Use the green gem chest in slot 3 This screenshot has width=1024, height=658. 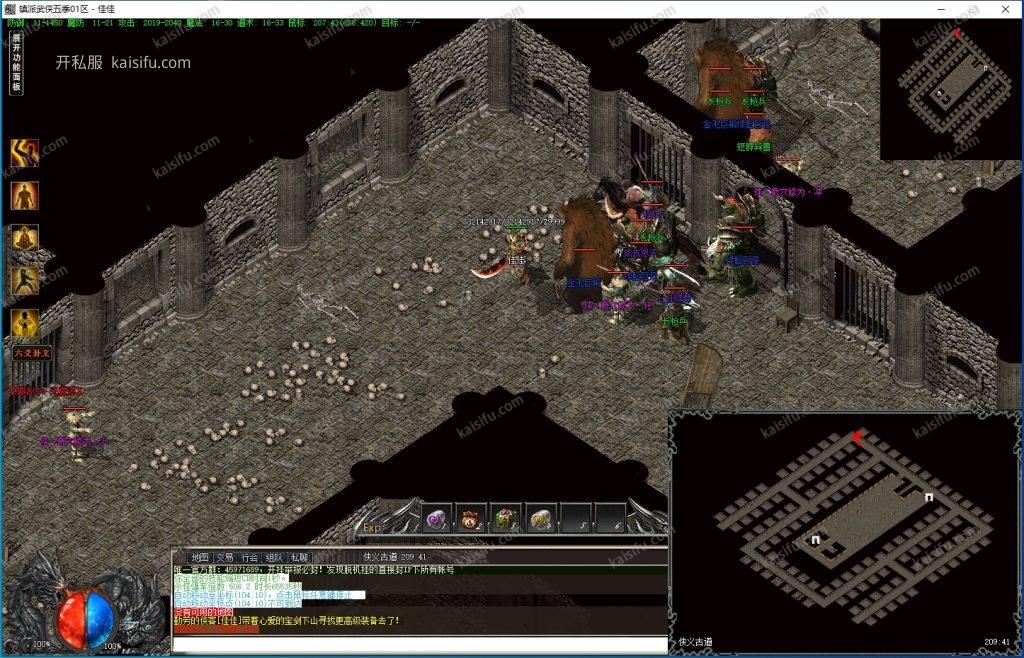[506, 519]
